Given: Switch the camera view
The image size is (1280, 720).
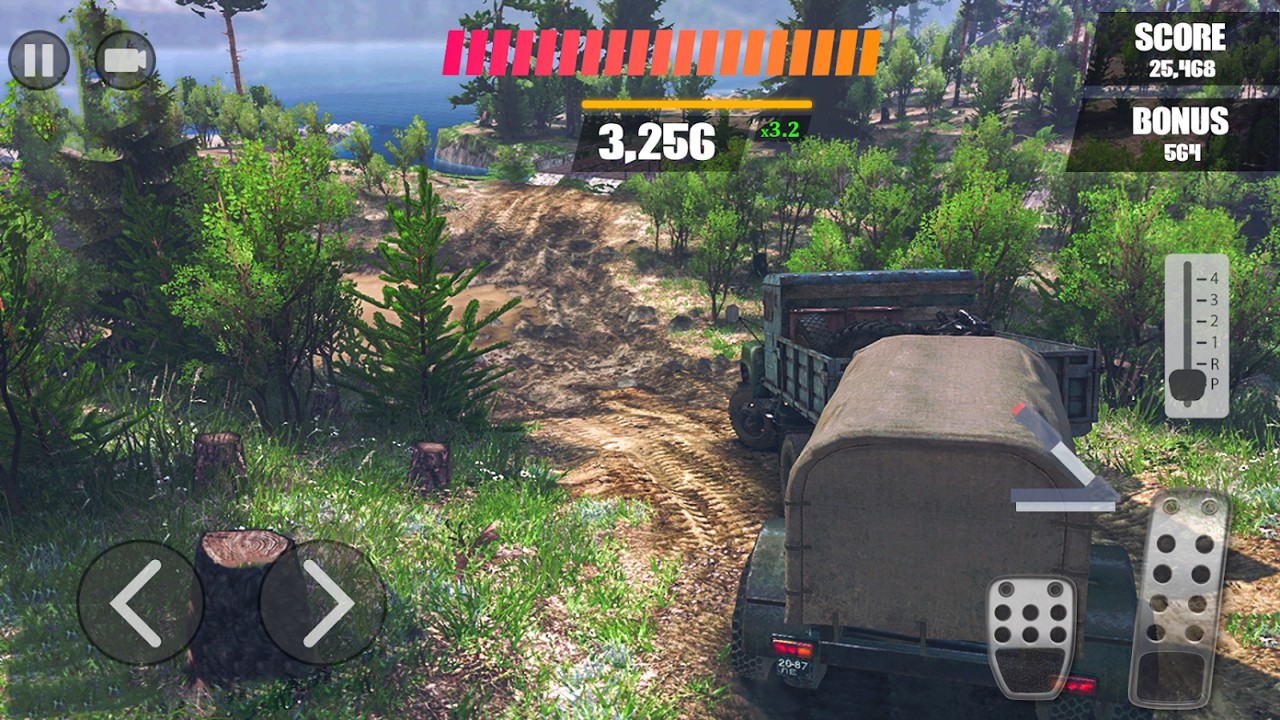Looking at the screenshot, I should point(125,60).
